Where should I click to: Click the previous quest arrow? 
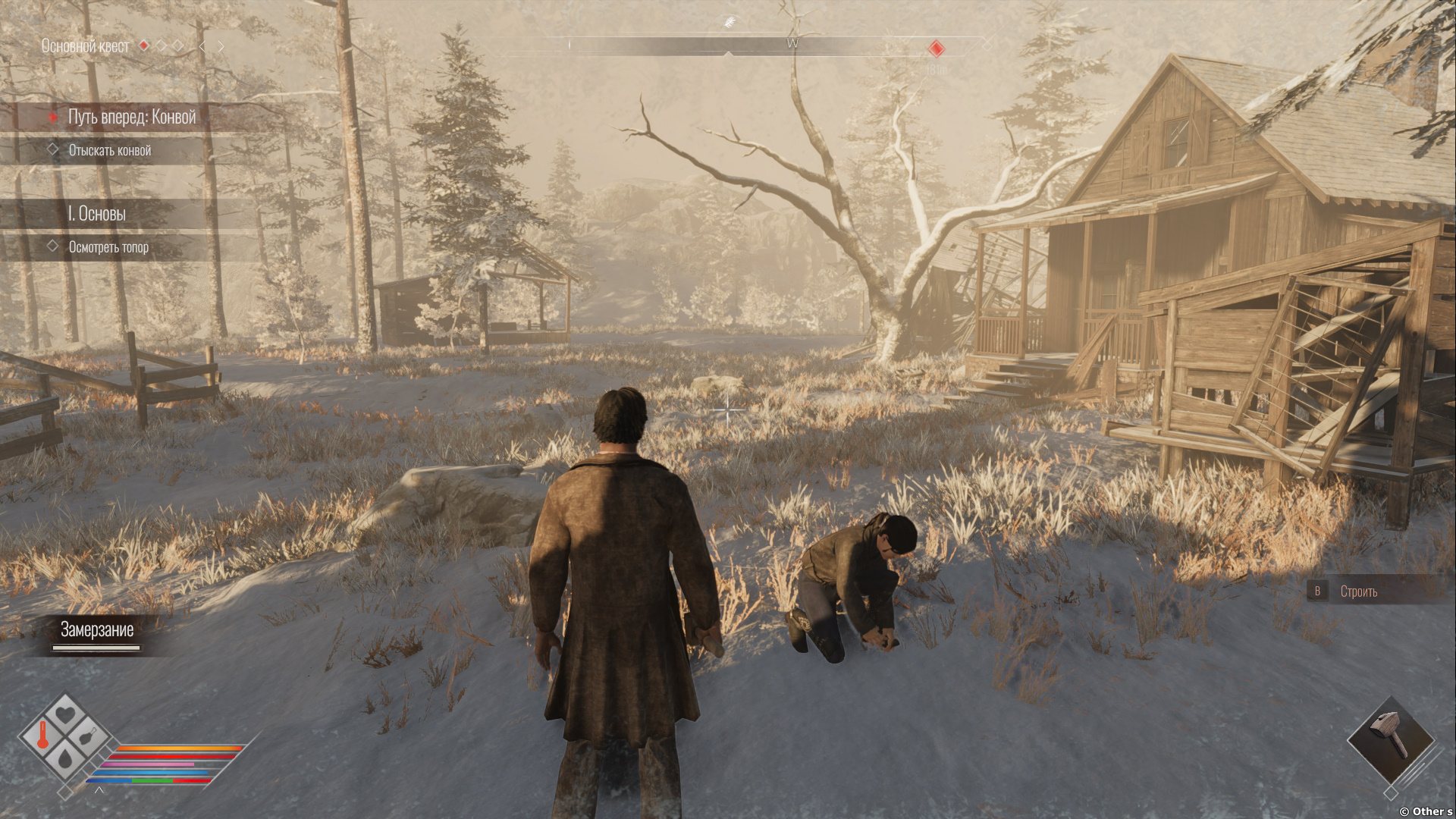click(202, 46)
